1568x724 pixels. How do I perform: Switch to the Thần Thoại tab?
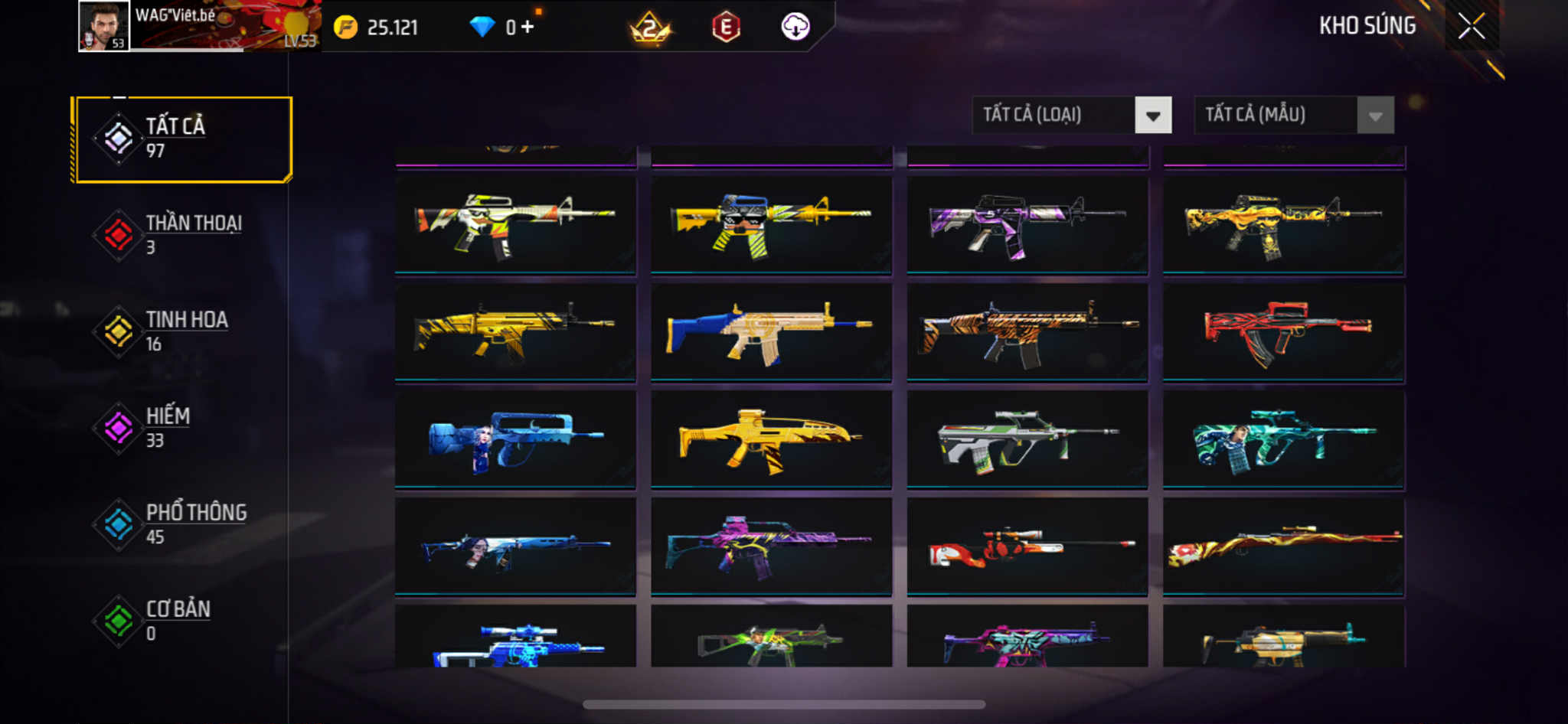pos(184,235)
